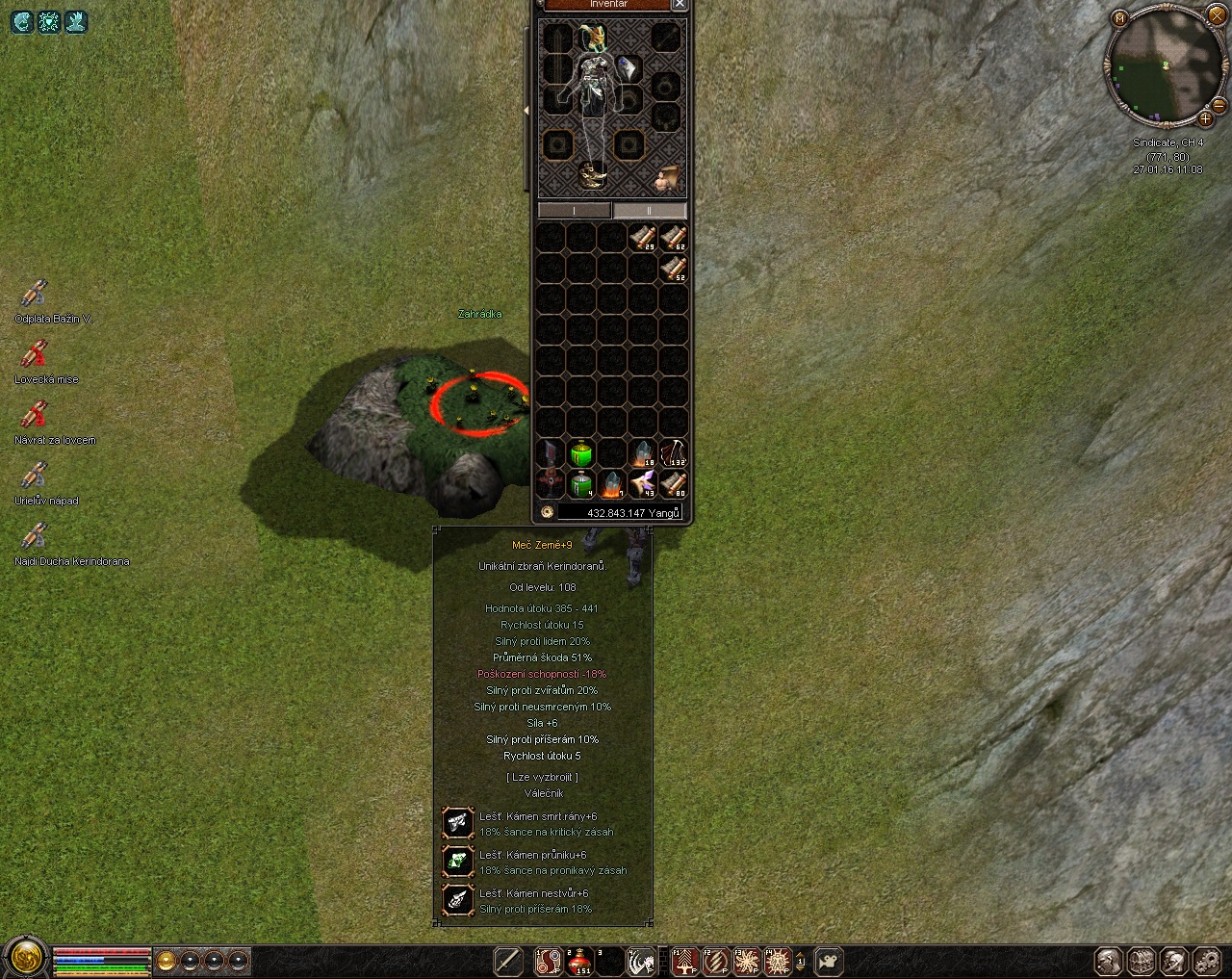Open the Urielův nápad quest scroll

35,475
